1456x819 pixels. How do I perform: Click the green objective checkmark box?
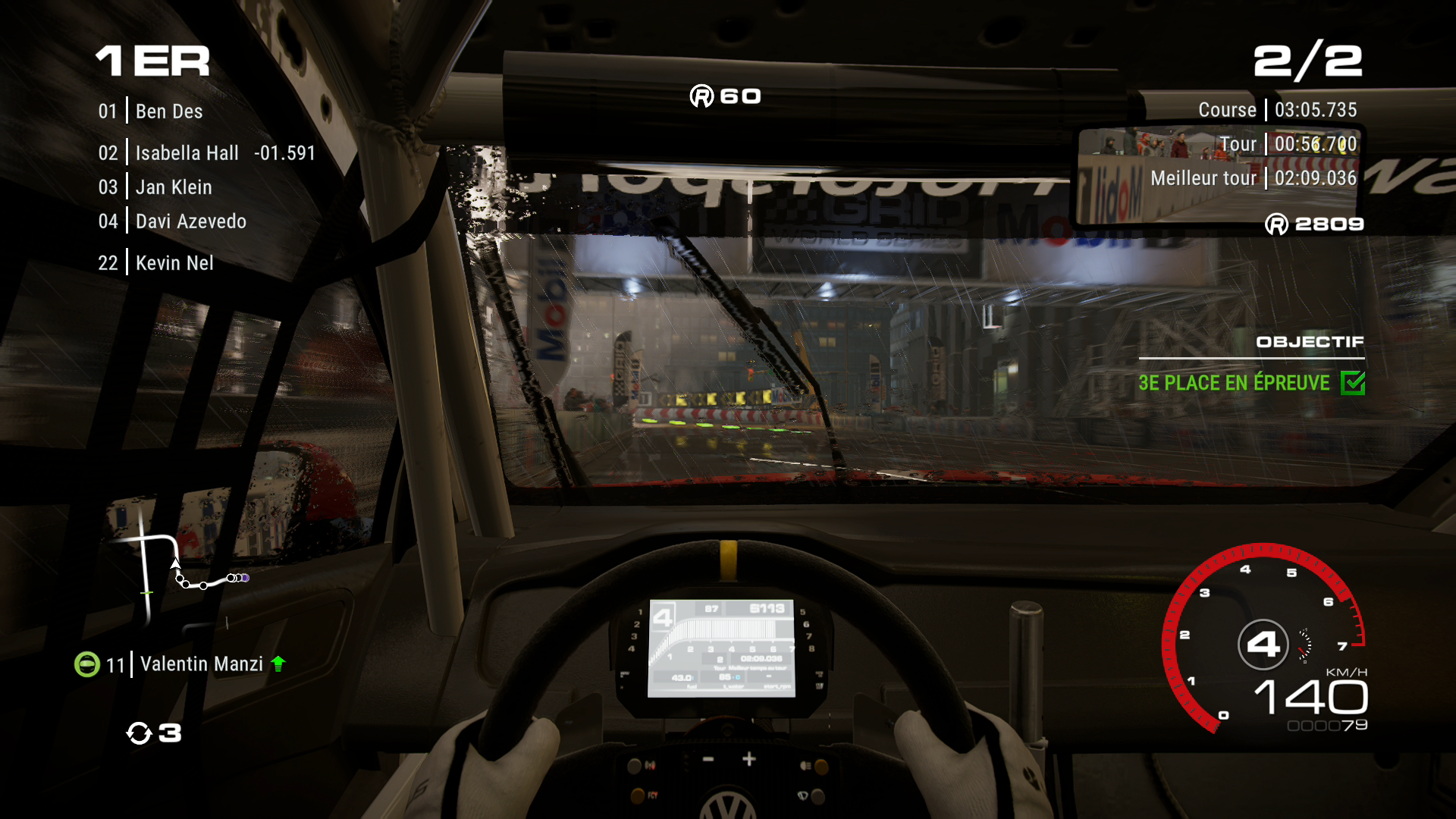(1352, 383)
